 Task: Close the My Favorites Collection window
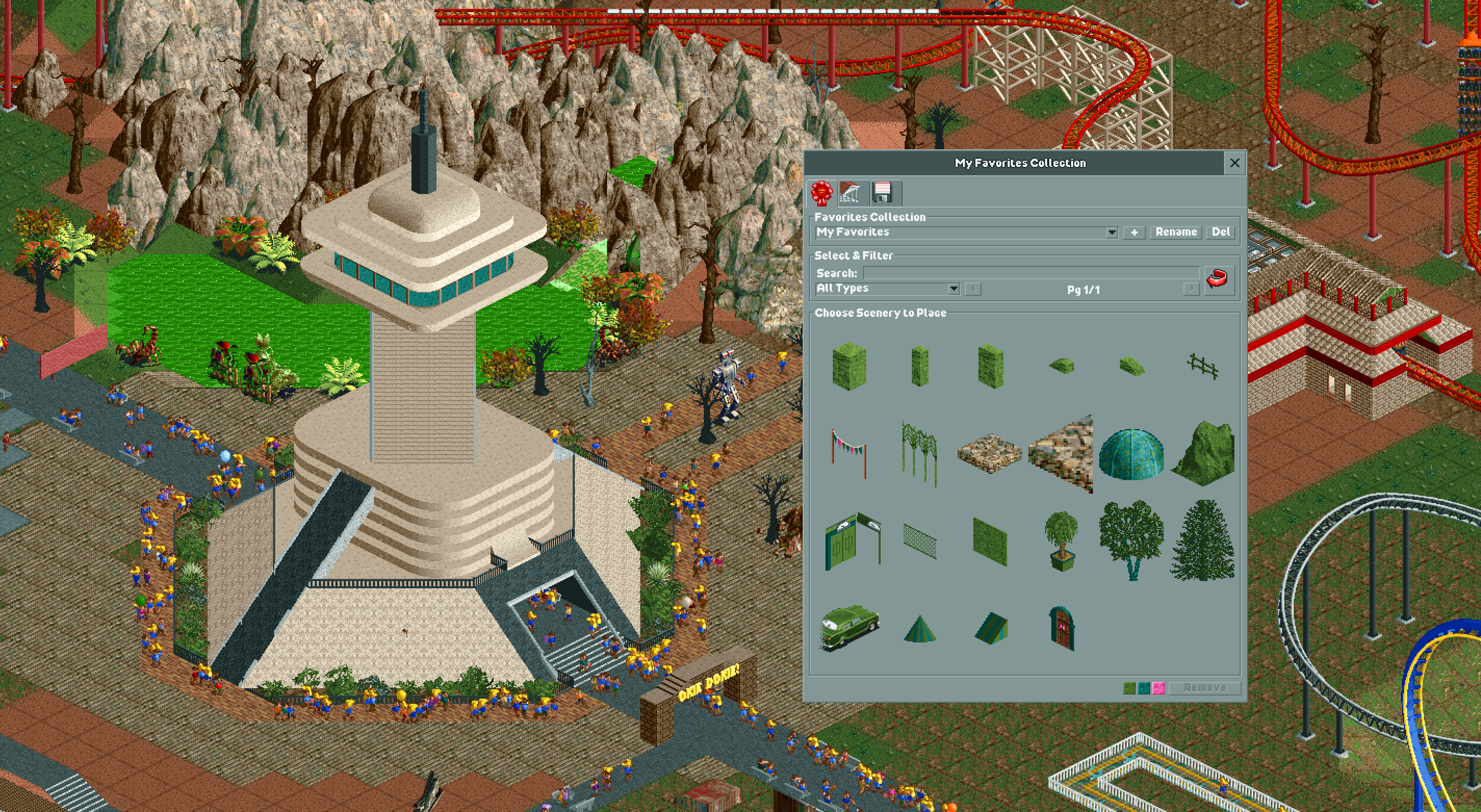pos(1234,163)
